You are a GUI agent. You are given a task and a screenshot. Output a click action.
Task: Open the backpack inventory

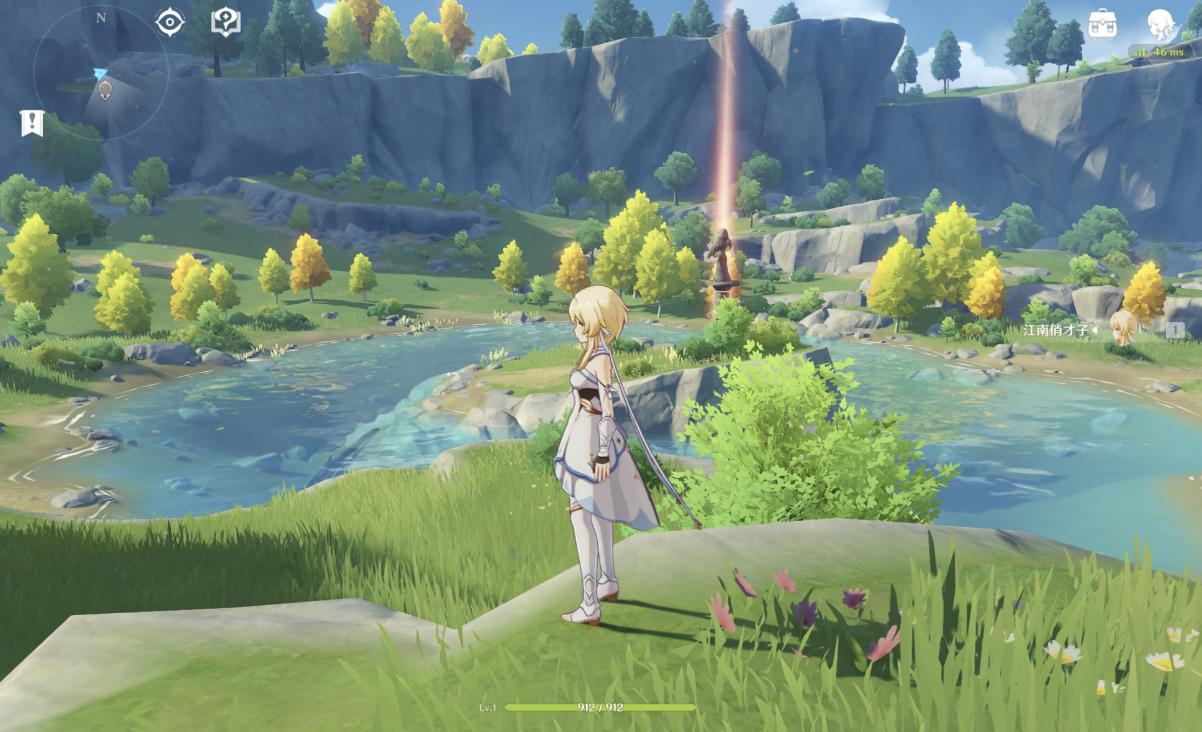(x=1102, y=23)
